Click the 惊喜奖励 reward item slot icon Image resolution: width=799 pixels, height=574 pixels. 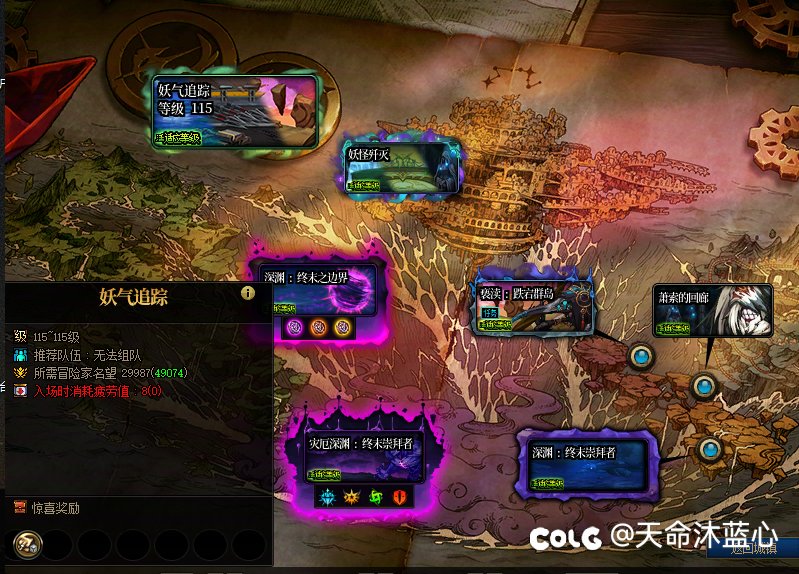[27, 544]
